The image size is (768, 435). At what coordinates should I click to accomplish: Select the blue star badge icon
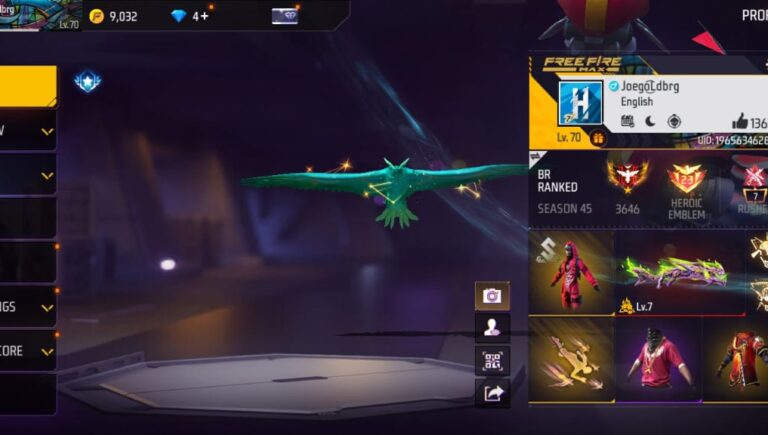[x=87, y=82]
